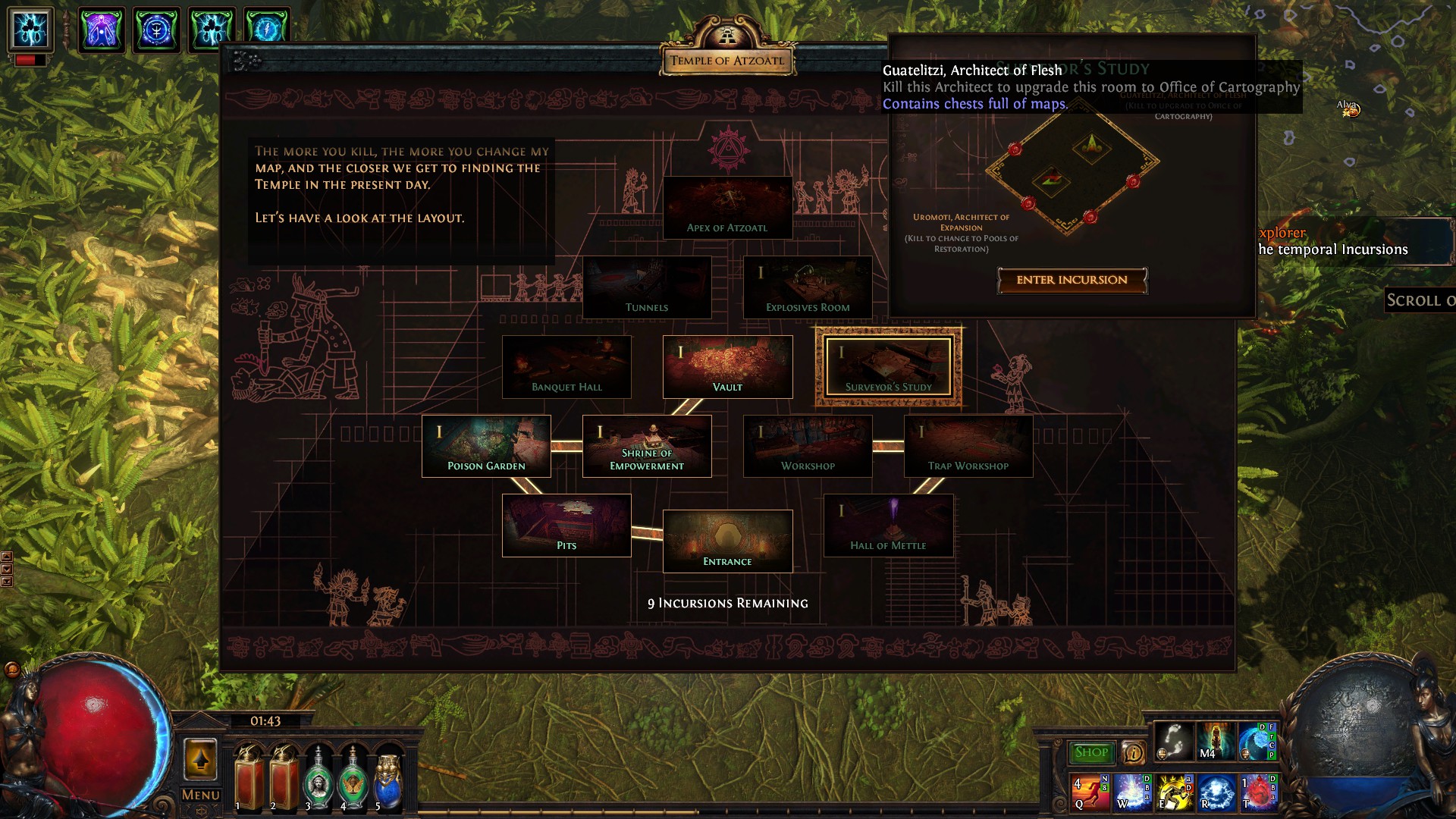
Task: Select the Hall of Mettle room
Action: tap(888, 526)
